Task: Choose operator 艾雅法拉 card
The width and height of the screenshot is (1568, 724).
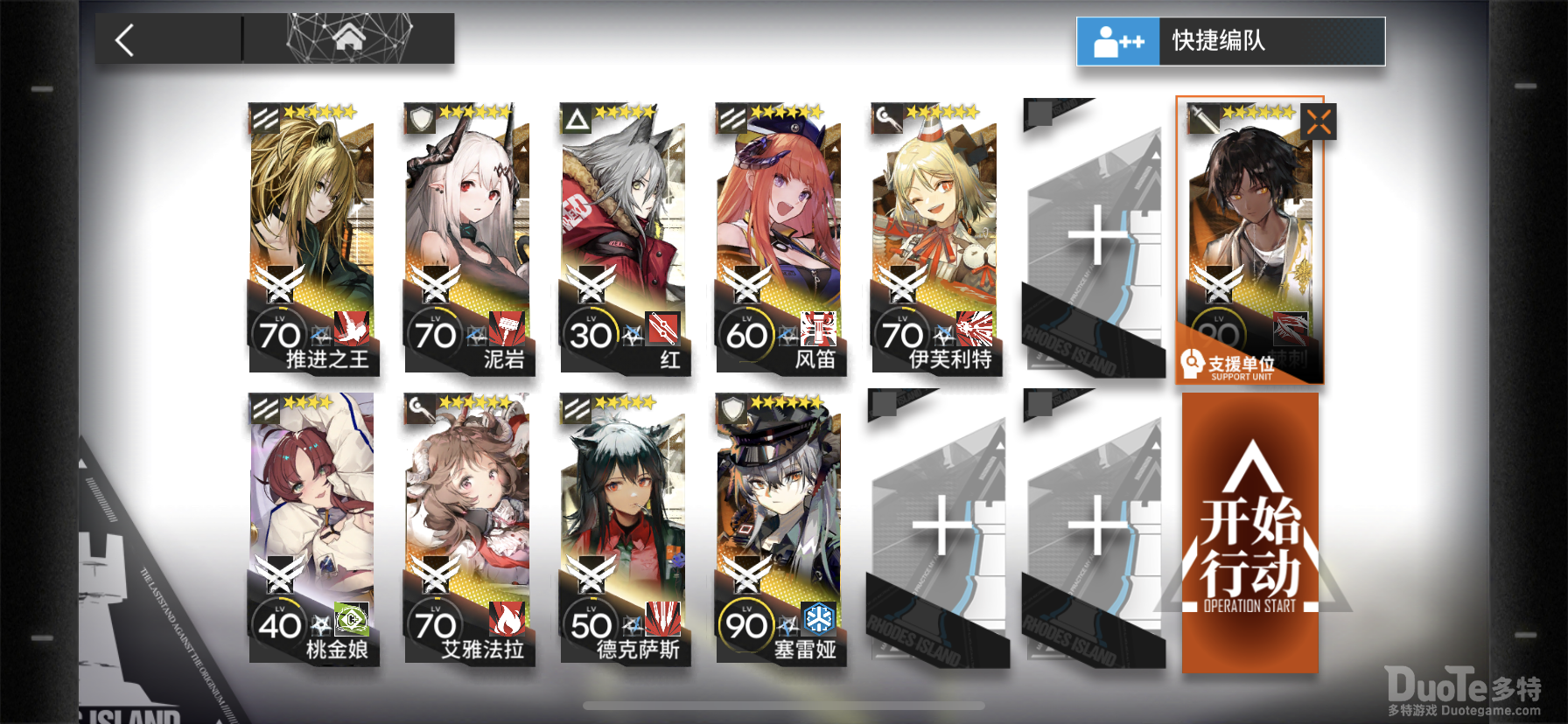Action: click(468, 528)
